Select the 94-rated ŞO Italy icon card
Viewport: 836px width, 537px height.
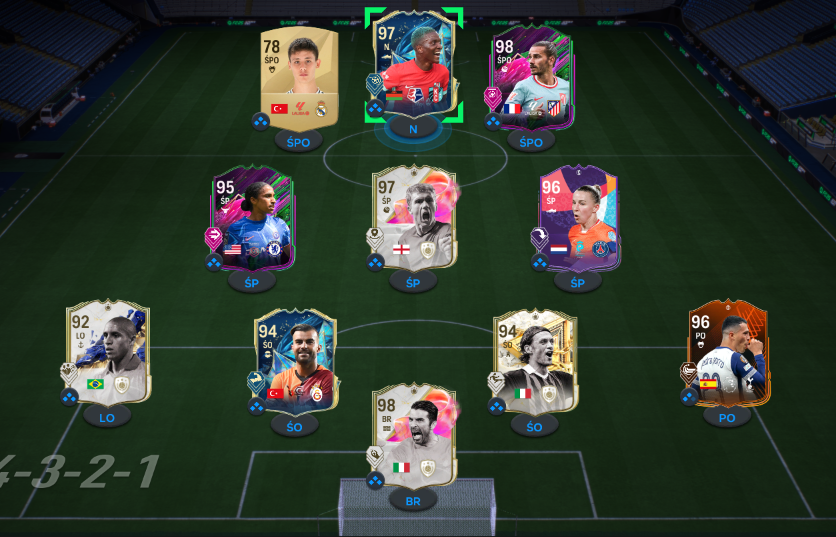(x=534, y=361)
